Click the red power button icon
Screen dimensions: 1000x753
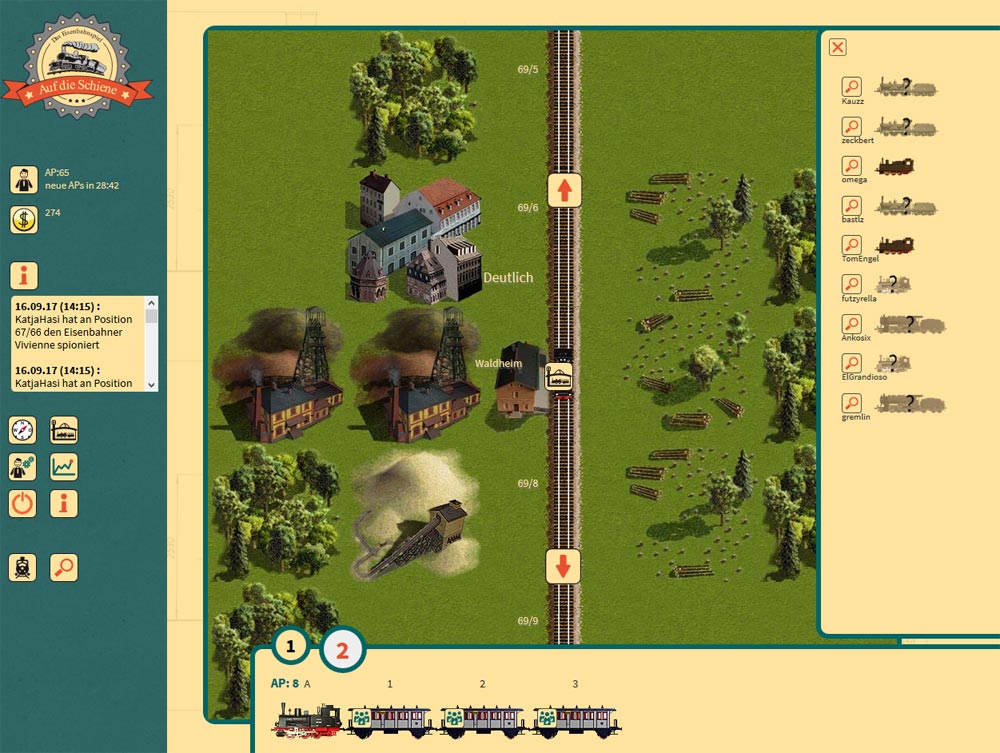pos(23,502)
